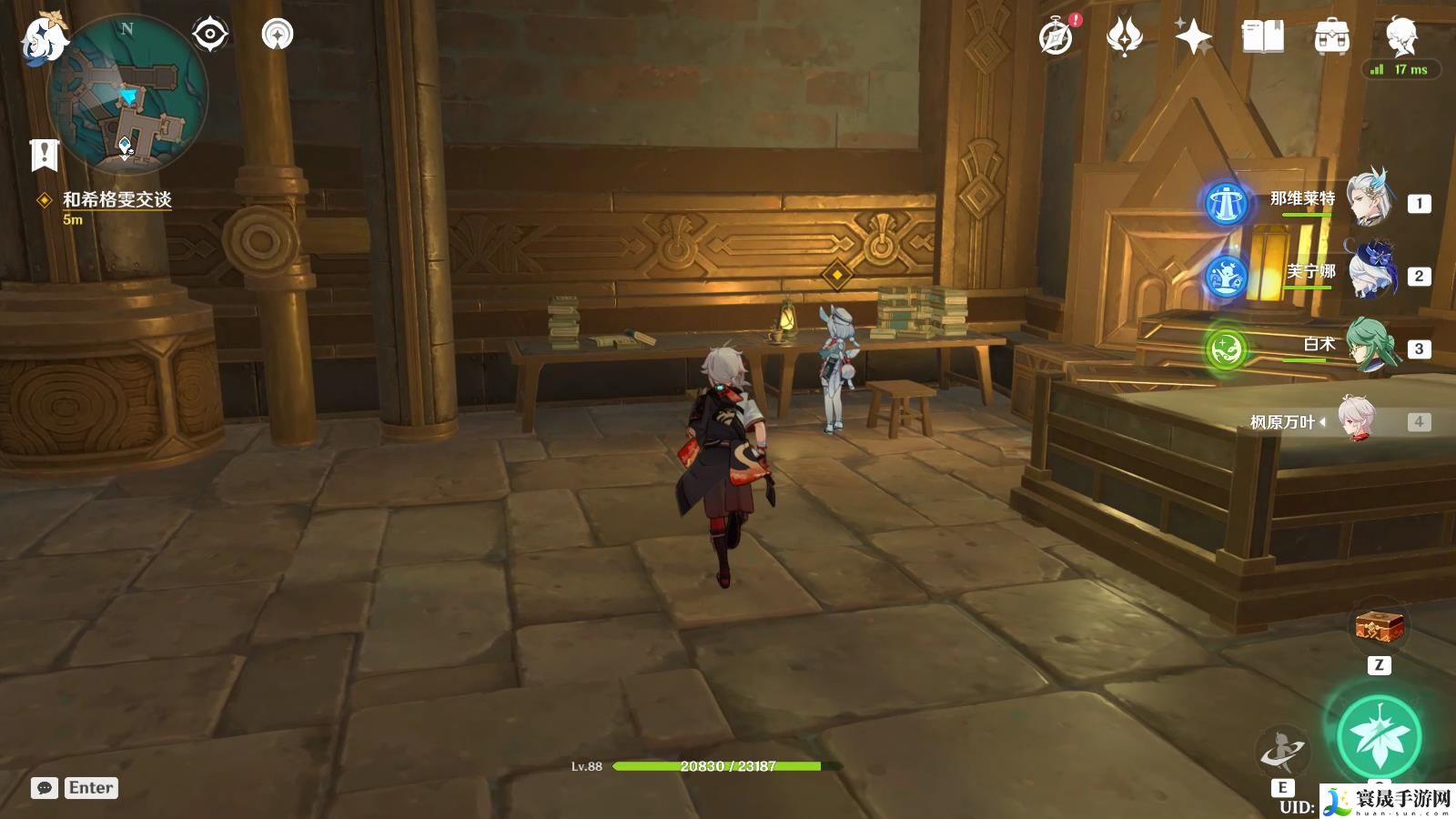Open the adventurer handbook book icon
Image resolution: width=1456 pixels, height=819 pixels.
click(1262, 37)
